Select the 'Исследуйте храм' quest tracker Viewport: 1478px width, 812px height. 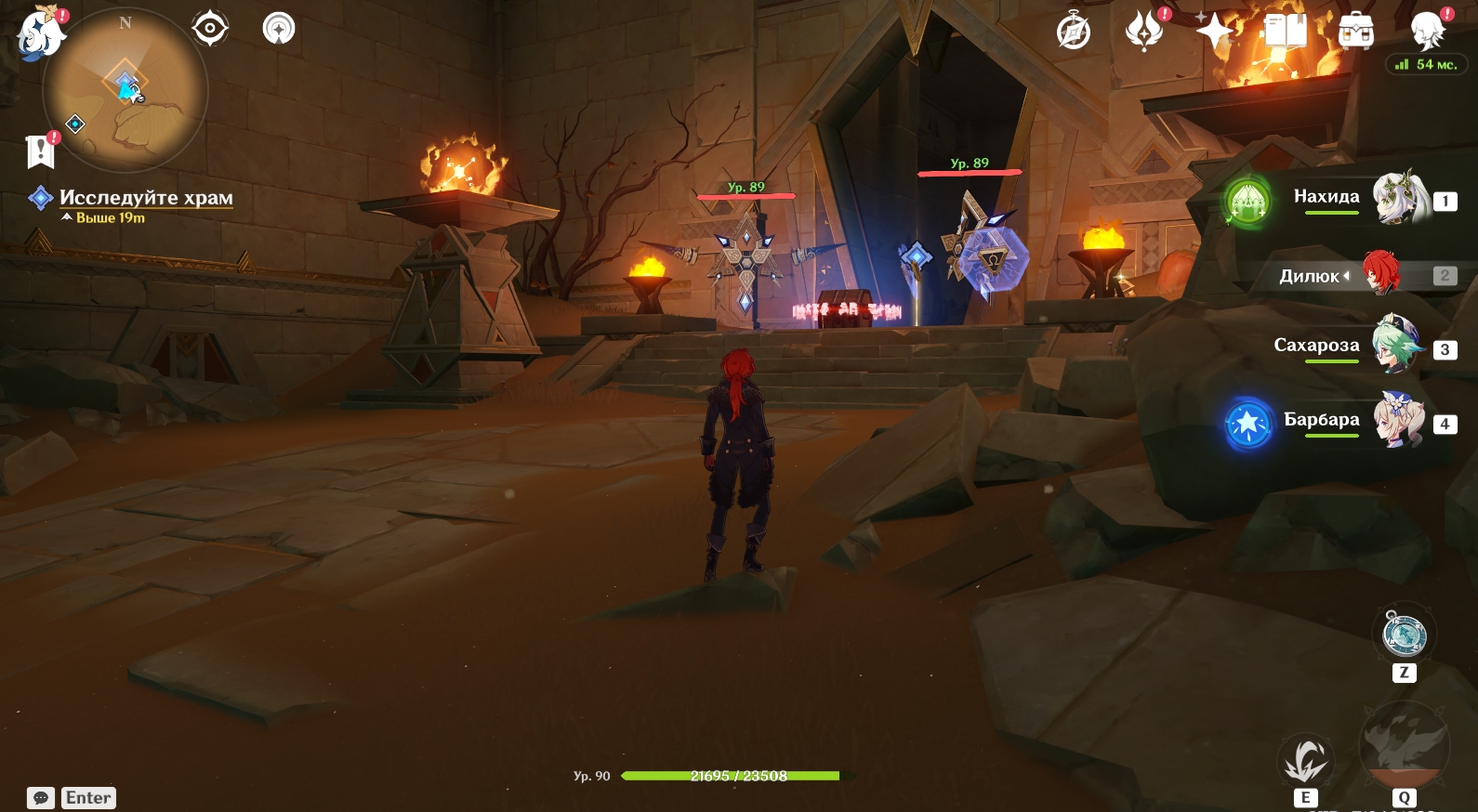click(x=145, y=197)
